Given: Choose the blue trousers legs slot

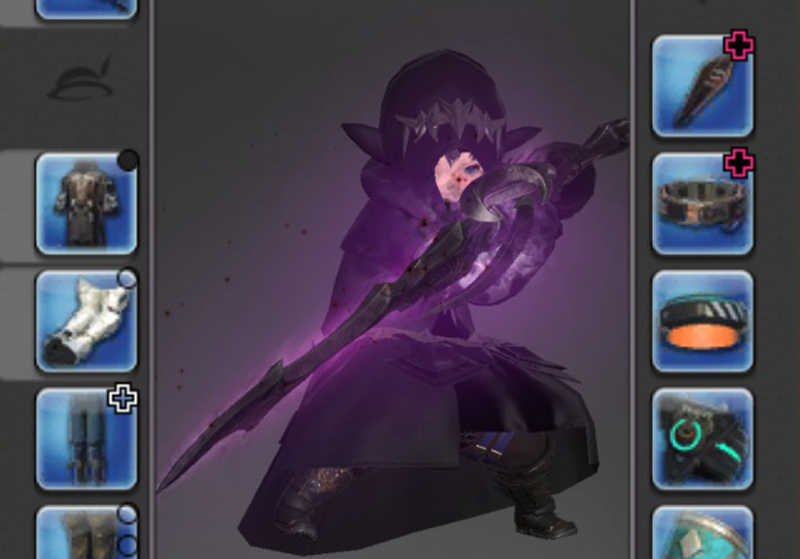Looking at the screenshot, I should [86, 439].
